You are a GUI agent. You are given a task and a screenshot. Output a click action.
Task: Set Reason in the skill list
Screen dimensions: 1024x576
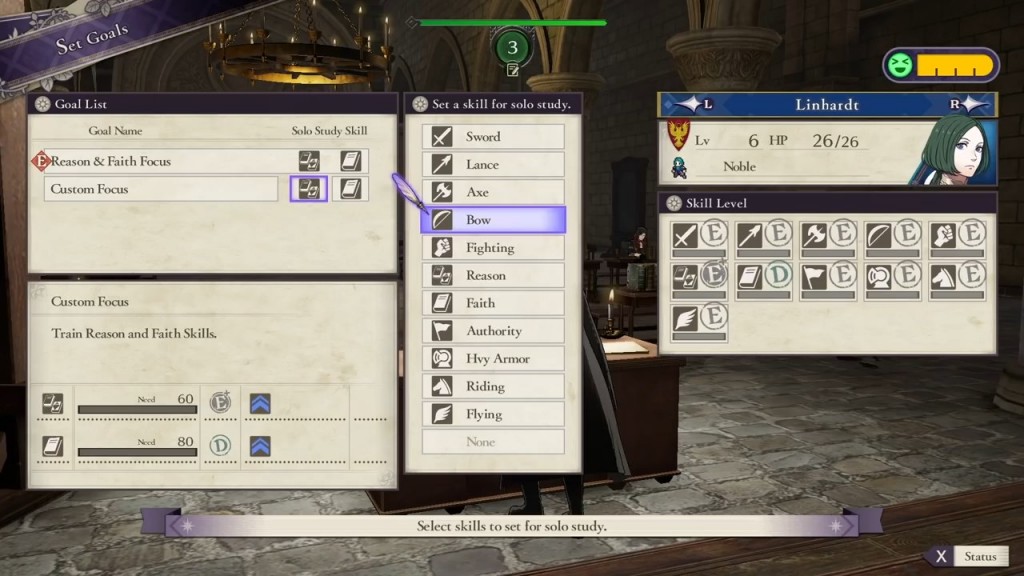coord(493,276)
